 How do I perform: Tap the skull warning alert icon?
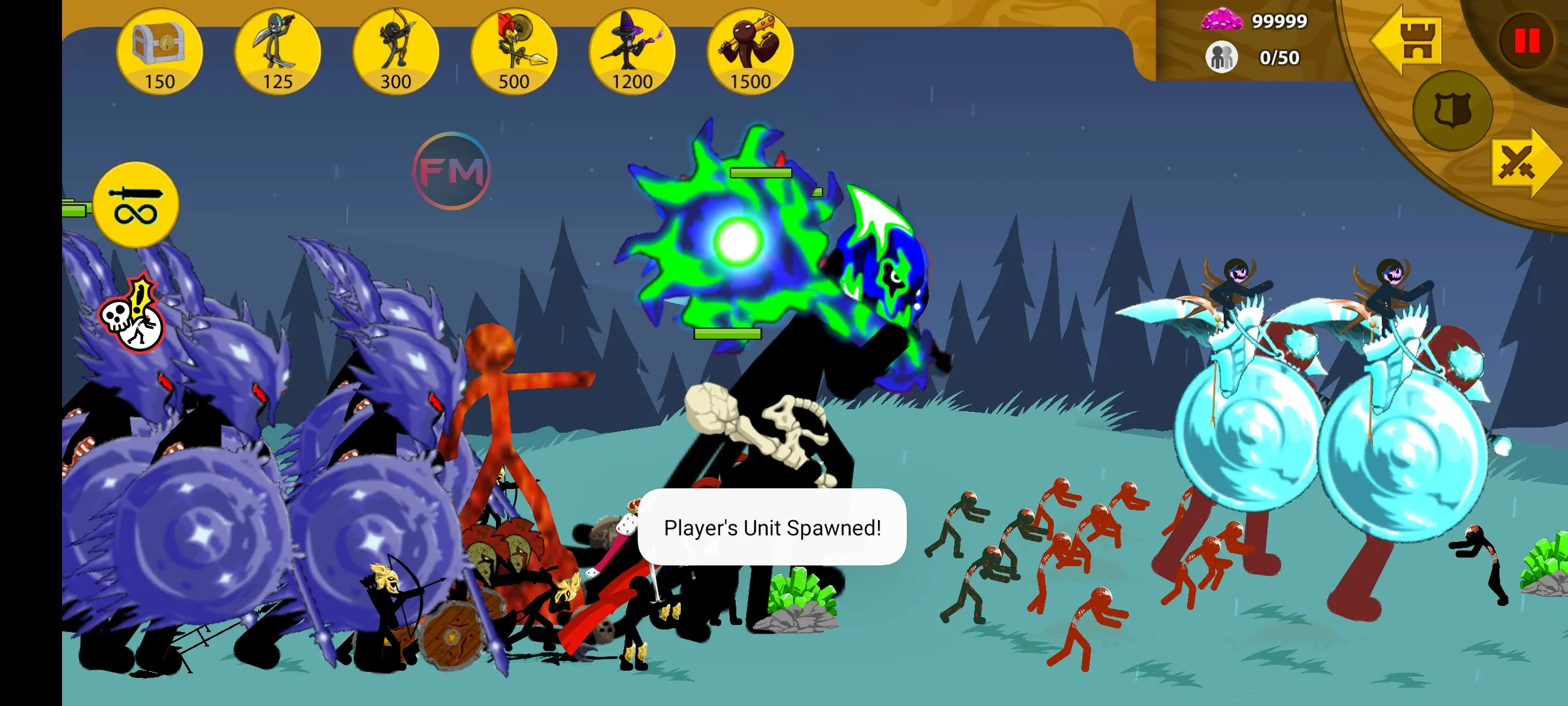133,317
